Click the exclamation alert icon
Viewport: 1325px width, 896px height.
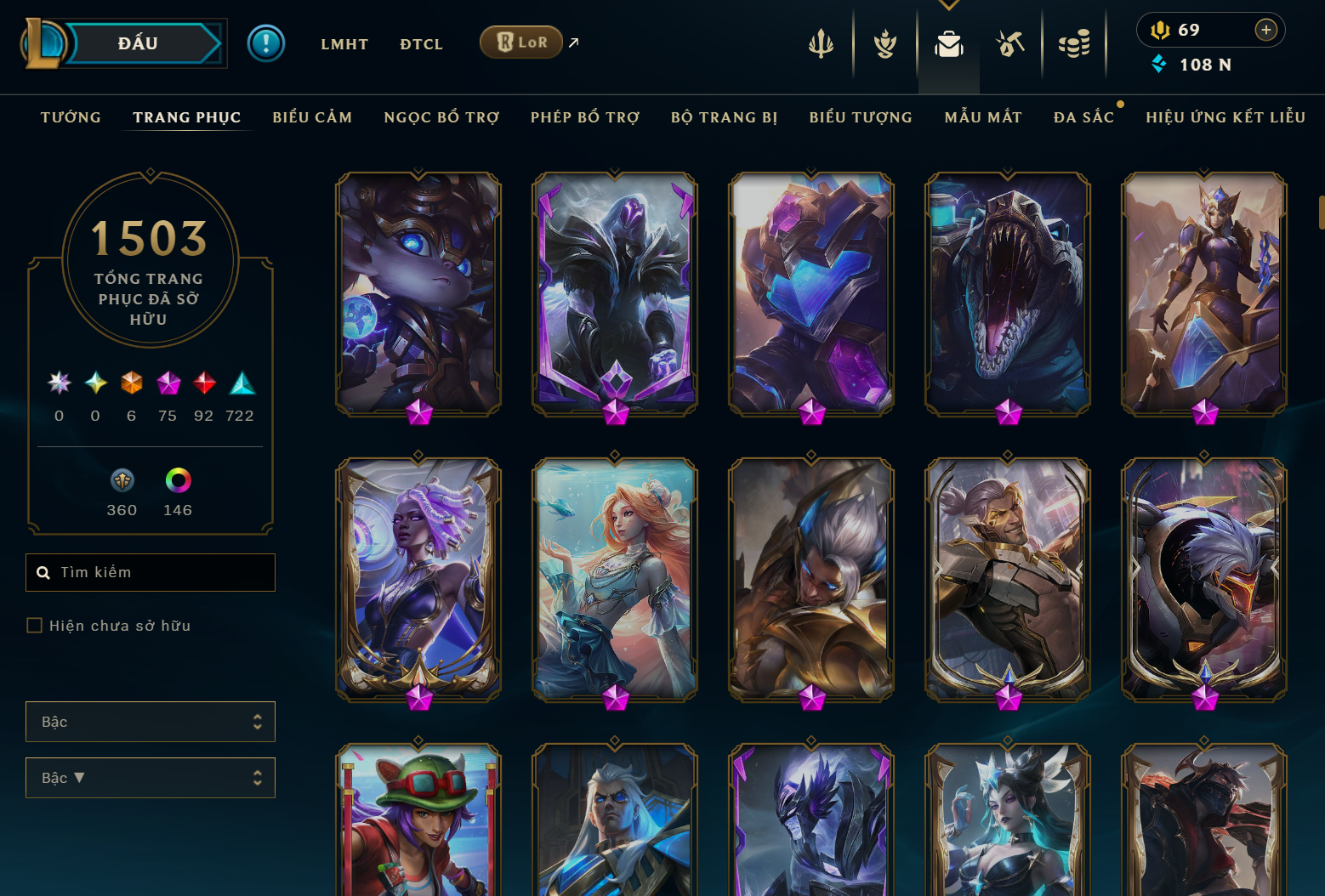click(x=266, y=43)
